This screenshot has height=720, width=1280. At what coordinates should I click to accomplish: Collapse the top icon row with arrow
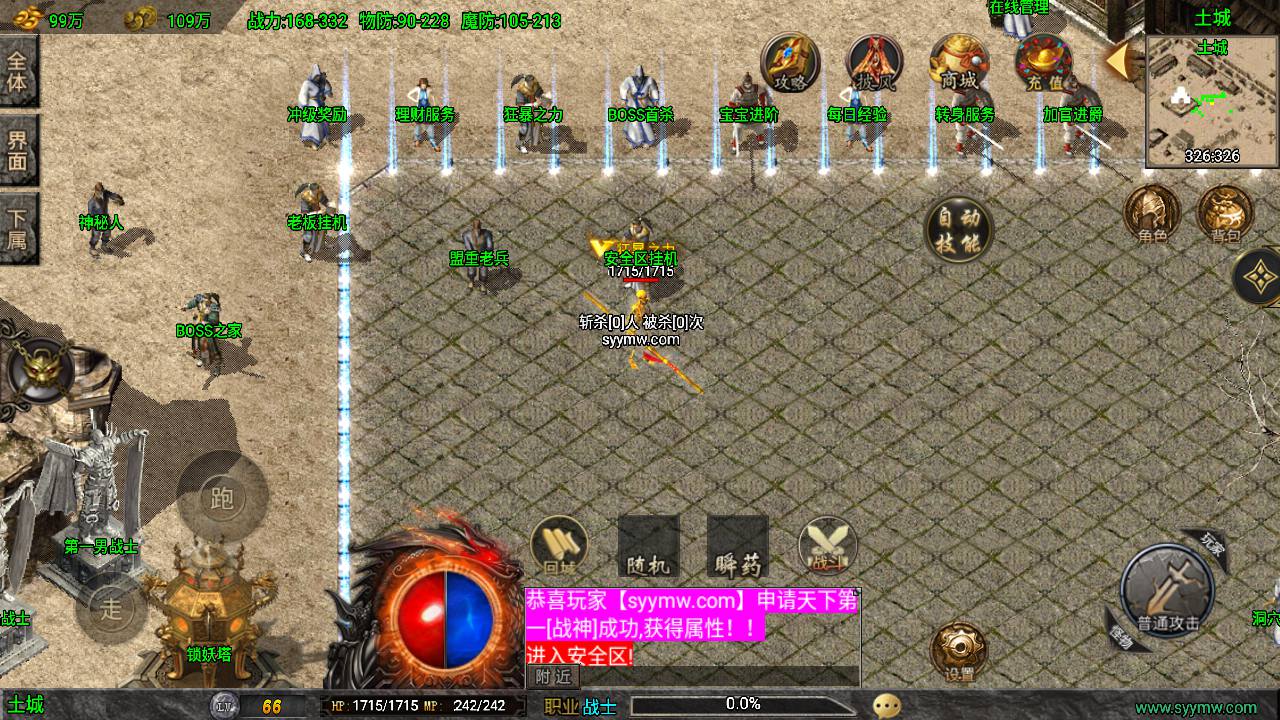[x=1119, y=60]
